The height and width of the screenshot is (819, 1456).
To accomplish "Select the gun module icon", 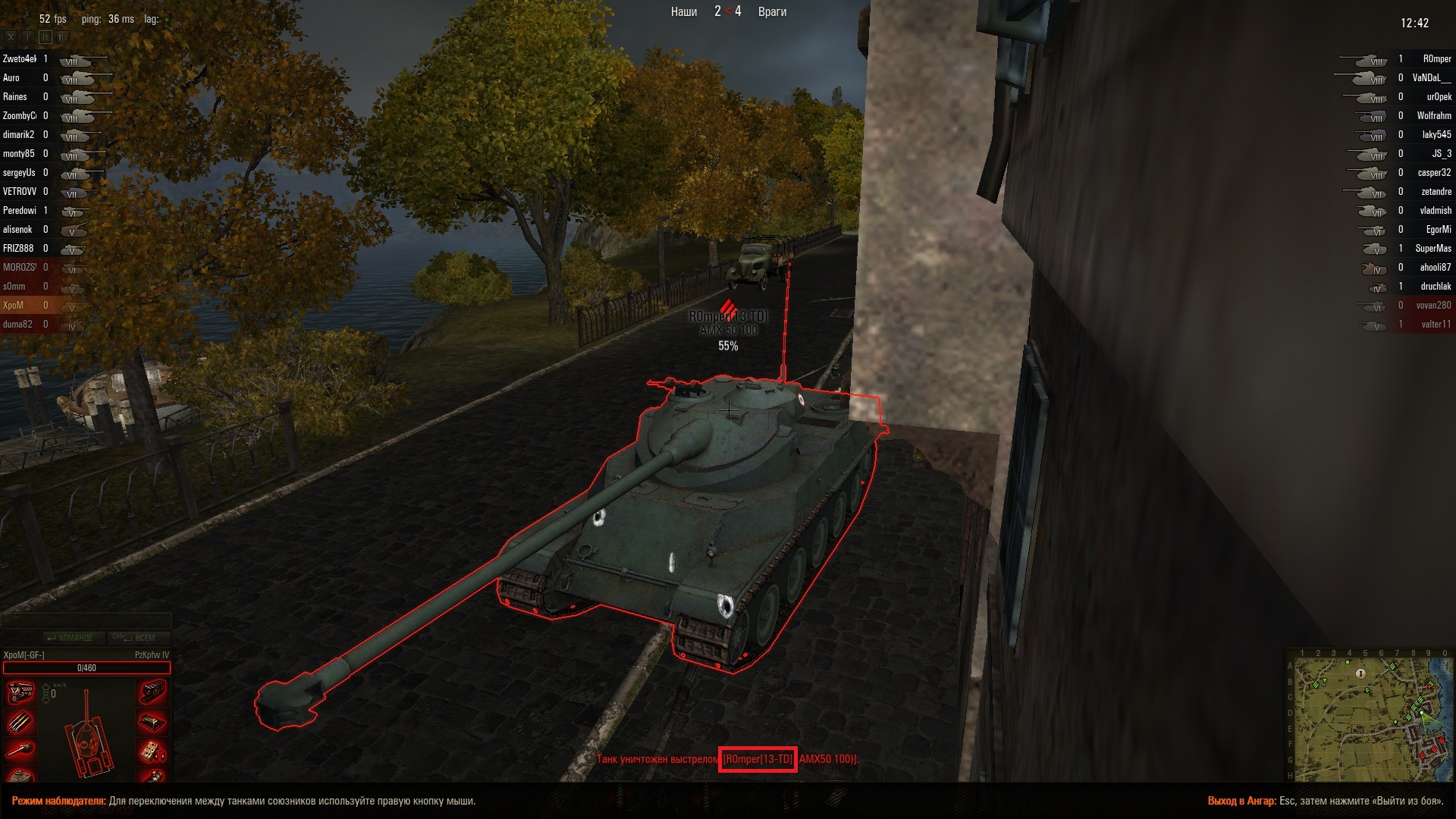I will [20, 750].
